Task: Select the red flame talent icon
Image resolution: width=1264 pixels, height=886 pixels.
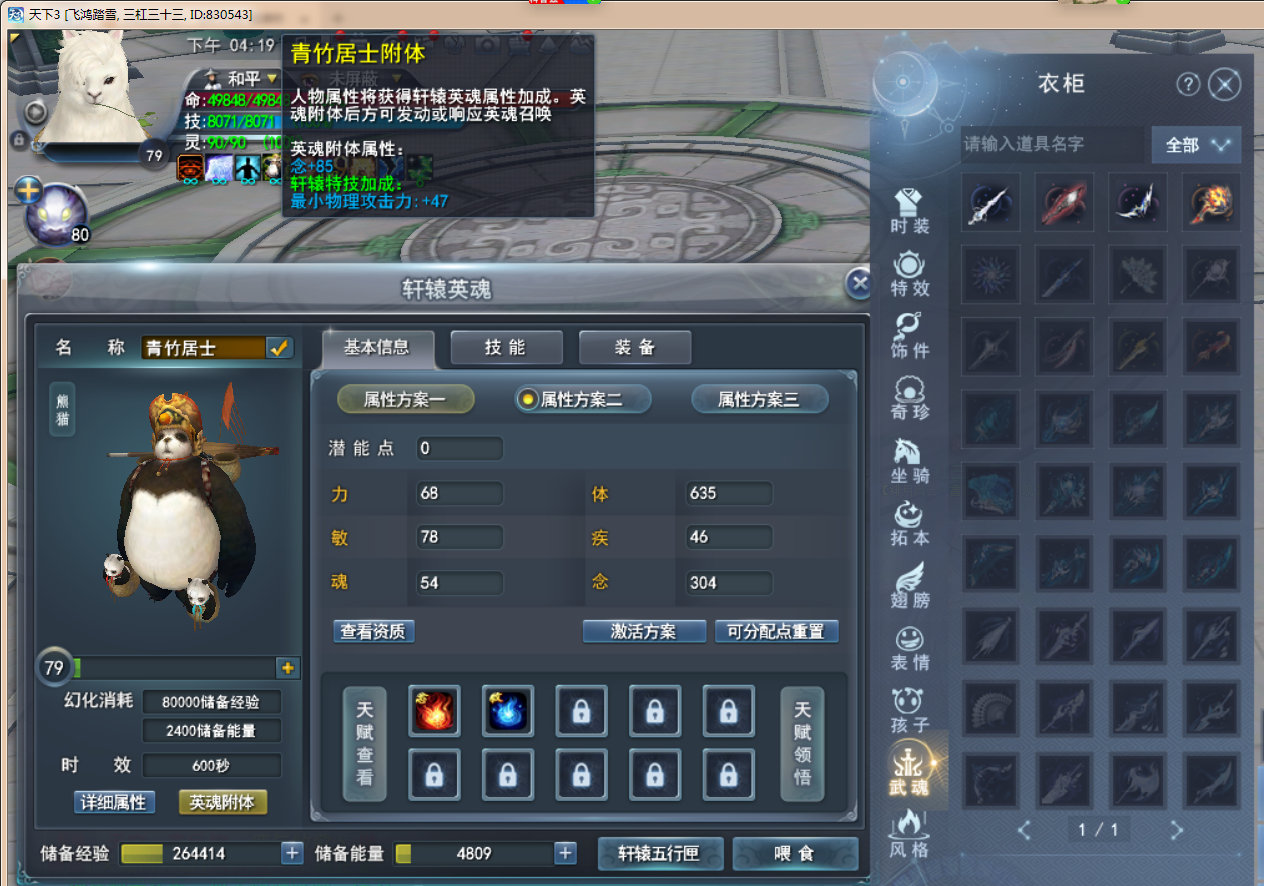Action: 434,711
